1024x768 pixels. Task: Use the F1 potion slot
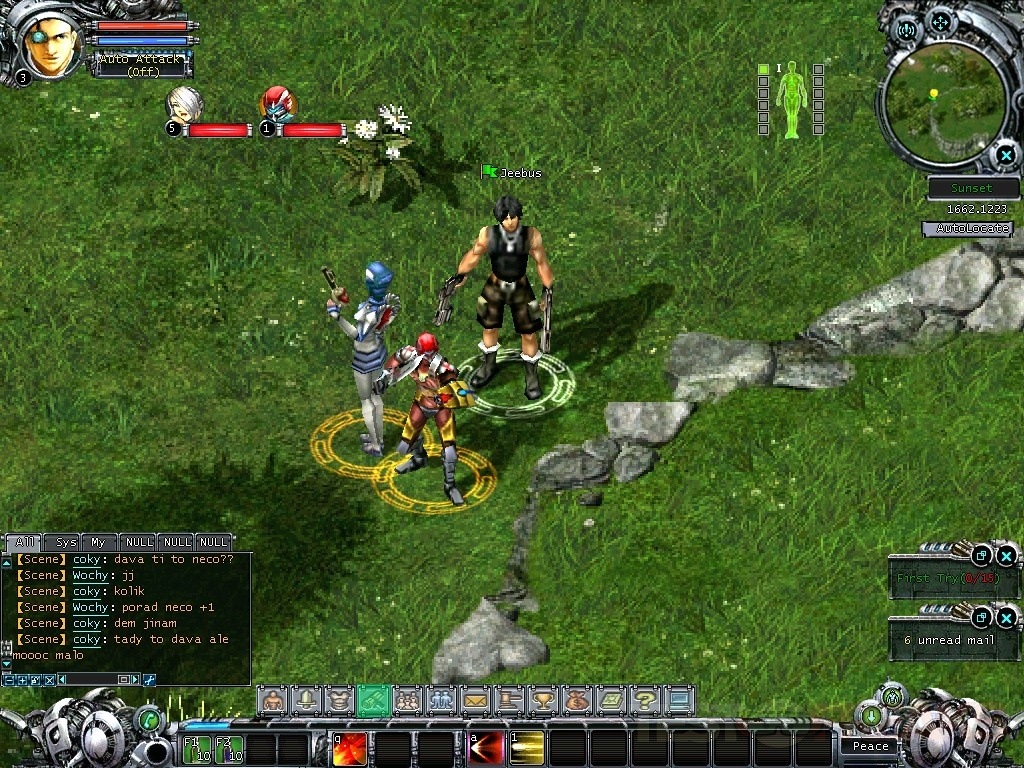pyautogui.click(x=197, y=748)
